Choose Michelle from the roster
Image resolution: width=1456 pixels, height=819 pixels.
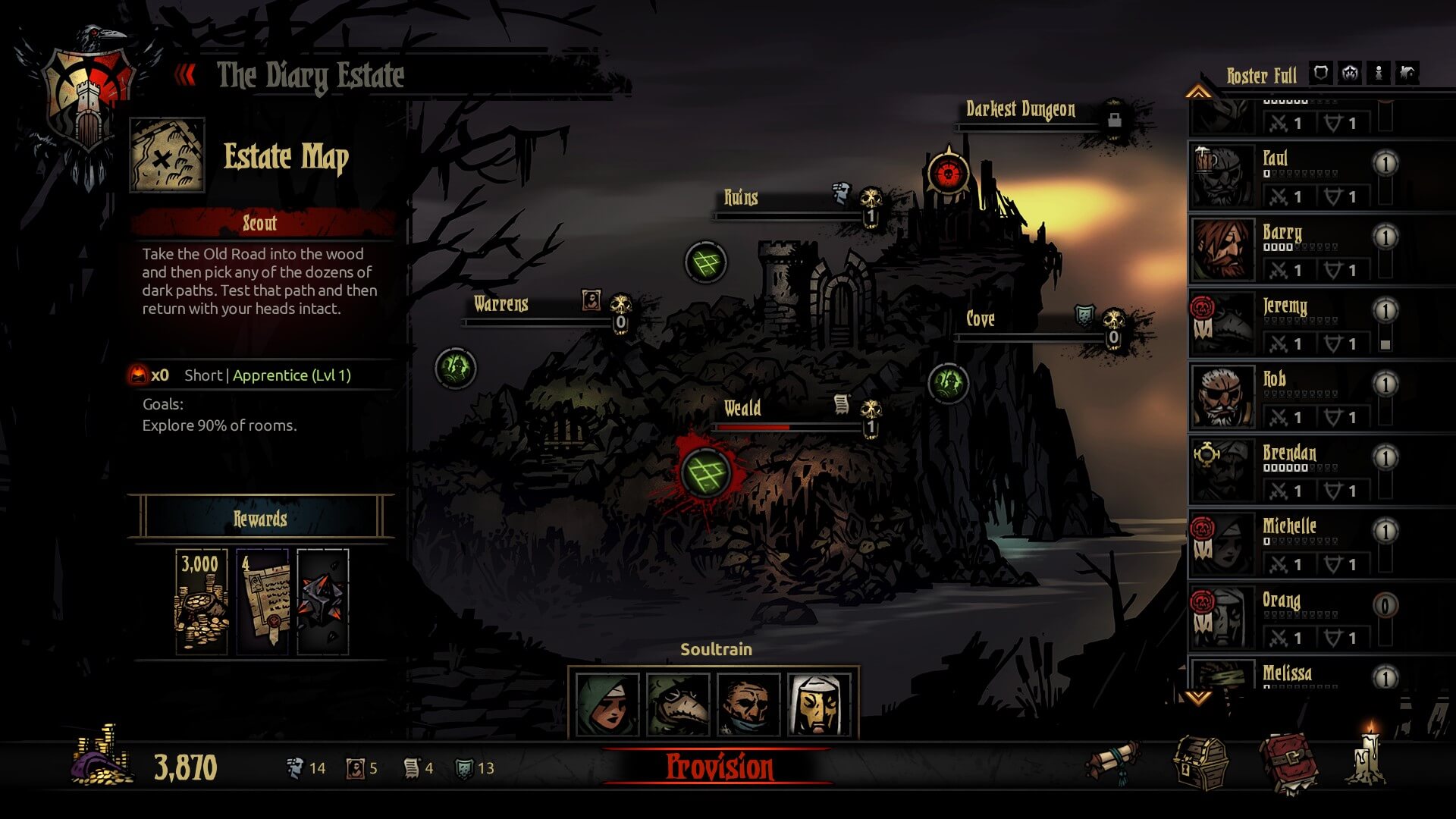(x=1289, y=544)
